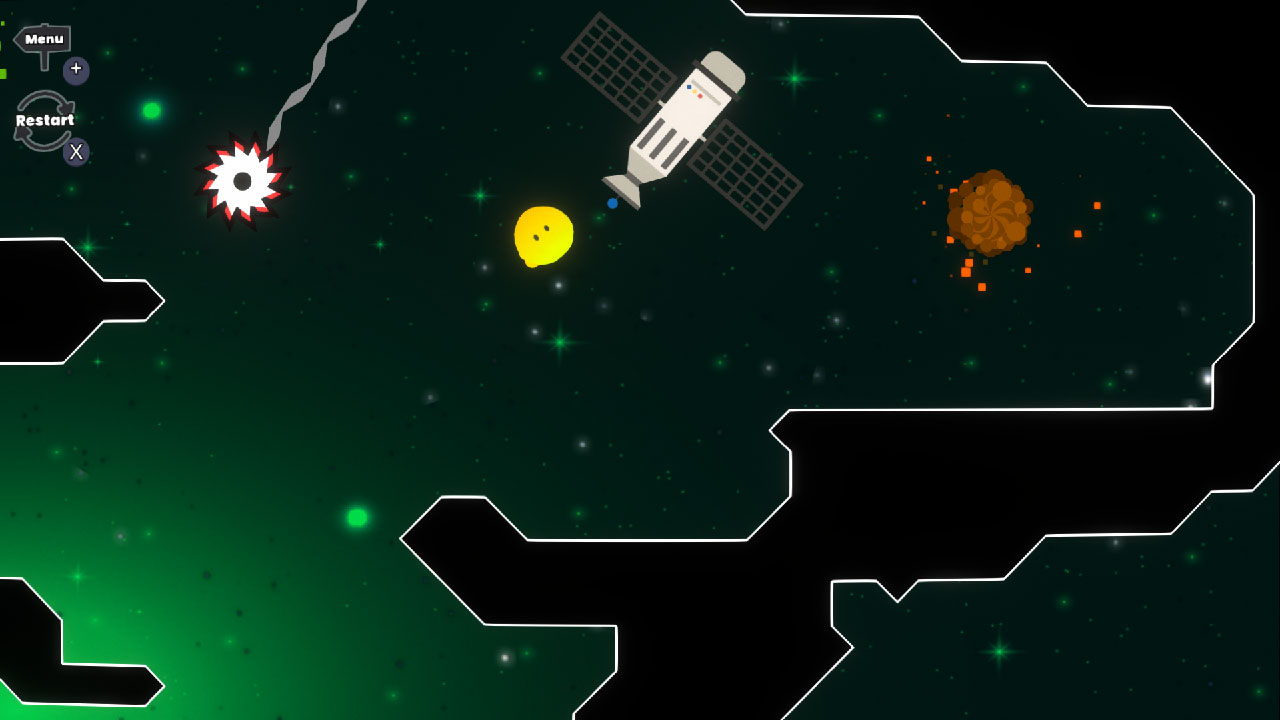
Task: Click the green star beside the satellite
Action: [x=793, y=79]
